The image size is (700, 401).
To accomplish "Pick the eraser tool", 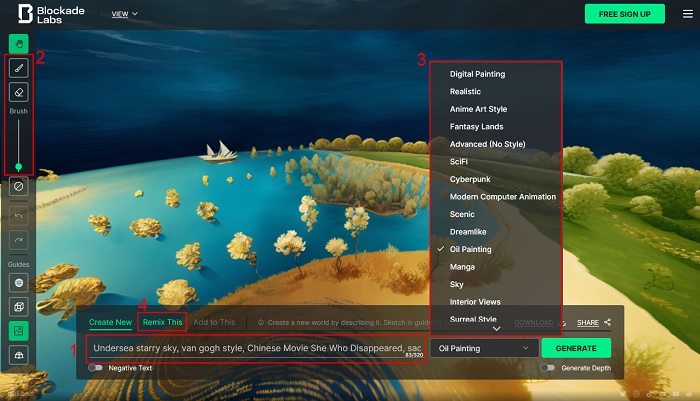I will click(x=18, y=92).
